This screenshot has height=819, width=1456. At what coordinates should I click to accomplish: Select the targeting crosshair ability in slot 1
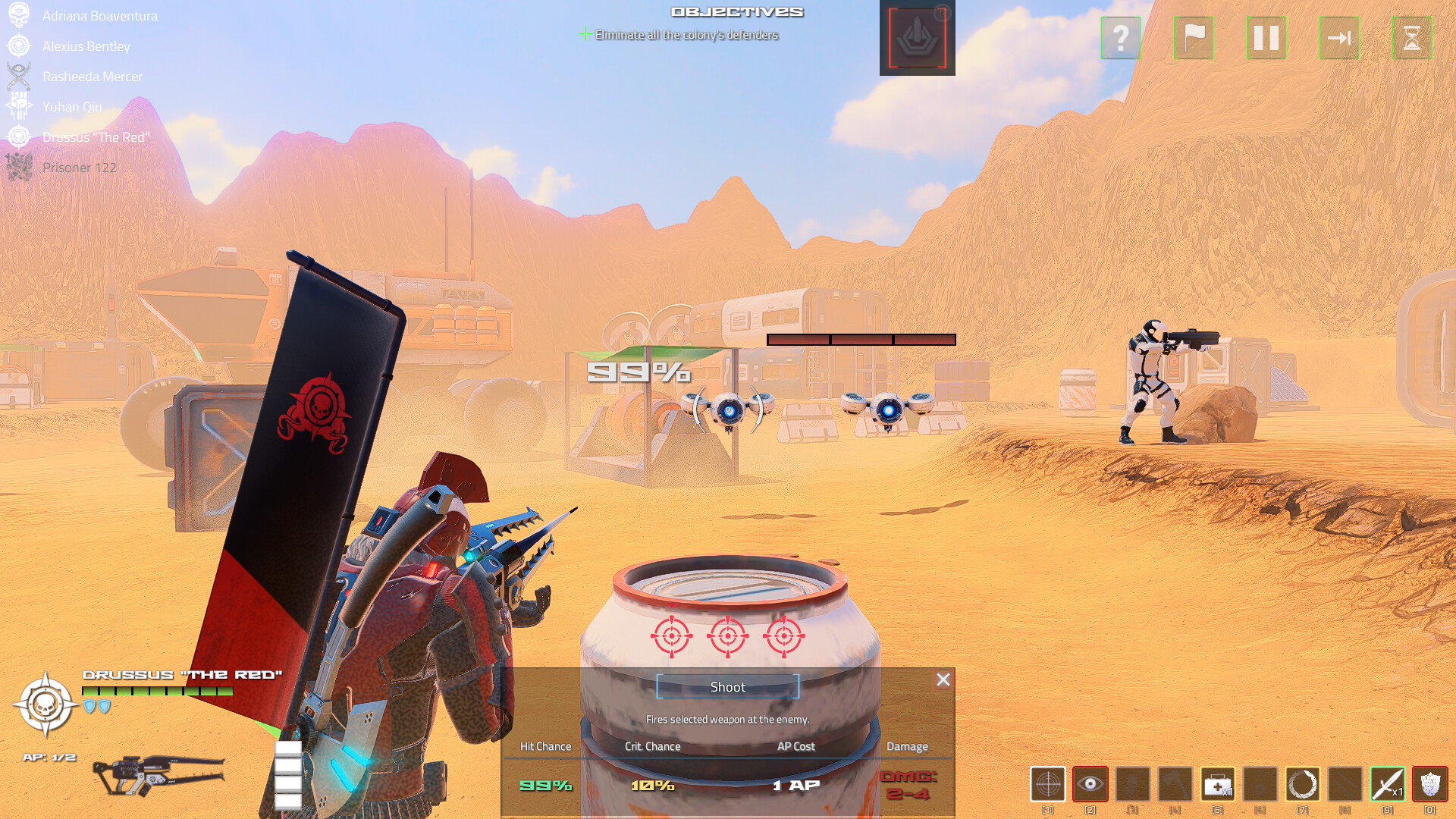click(x=1048, y=786)
